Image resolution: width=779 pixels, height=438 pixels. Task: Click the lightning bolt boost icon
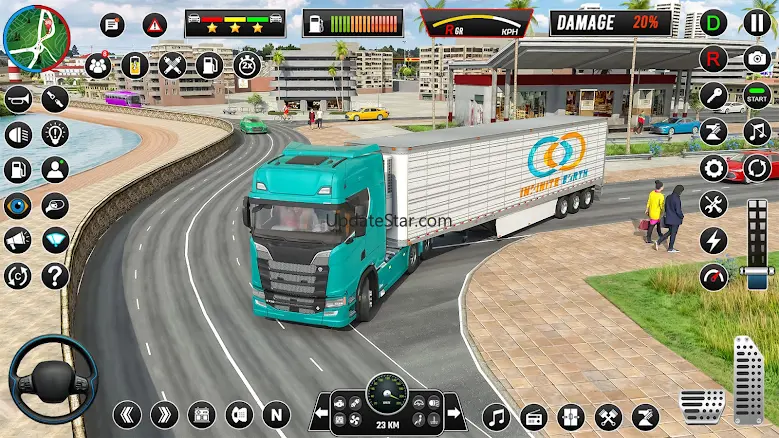pos(714,241)
